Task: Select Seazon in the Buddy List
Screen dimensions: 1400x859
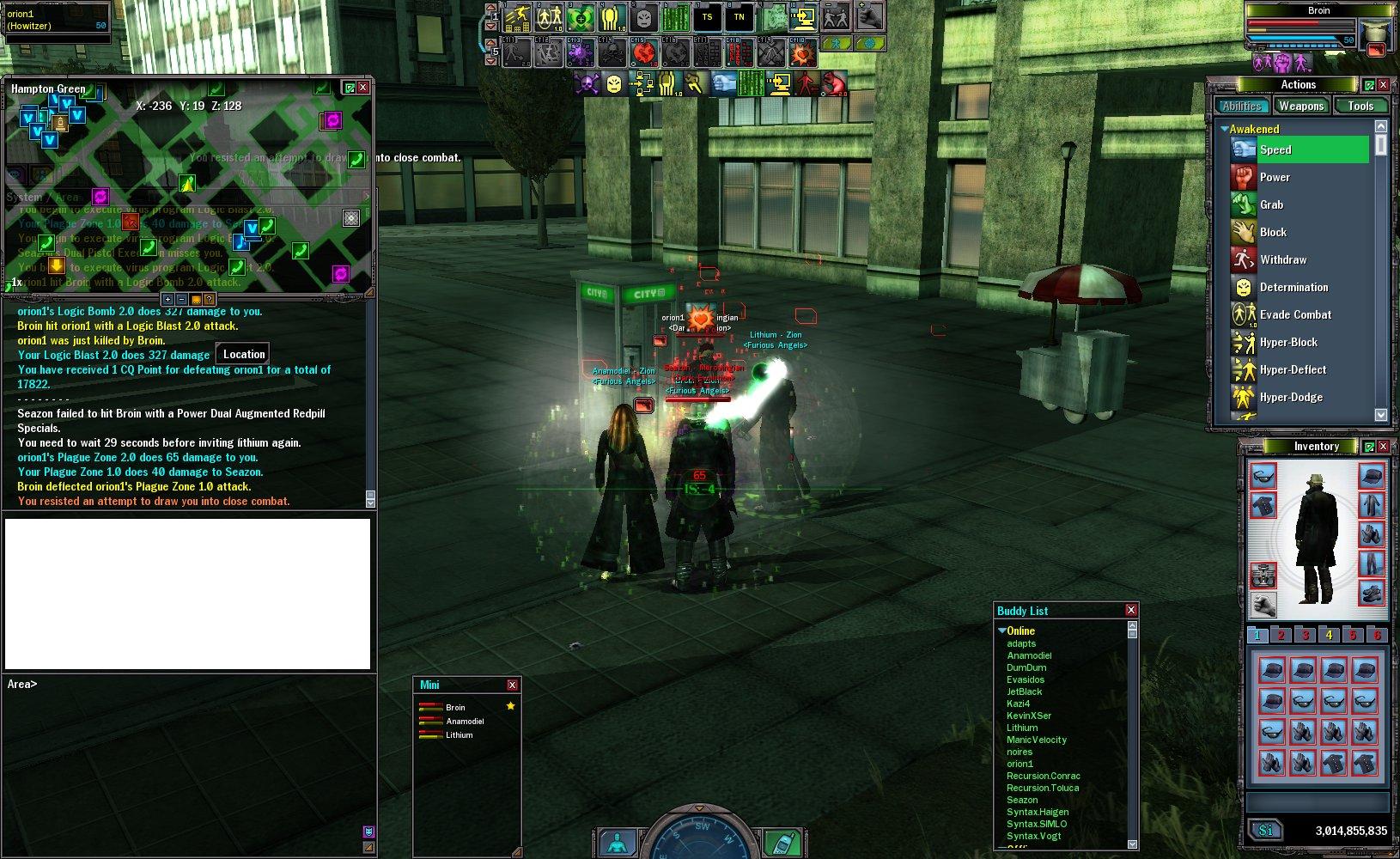Action: coord(1022,800)
